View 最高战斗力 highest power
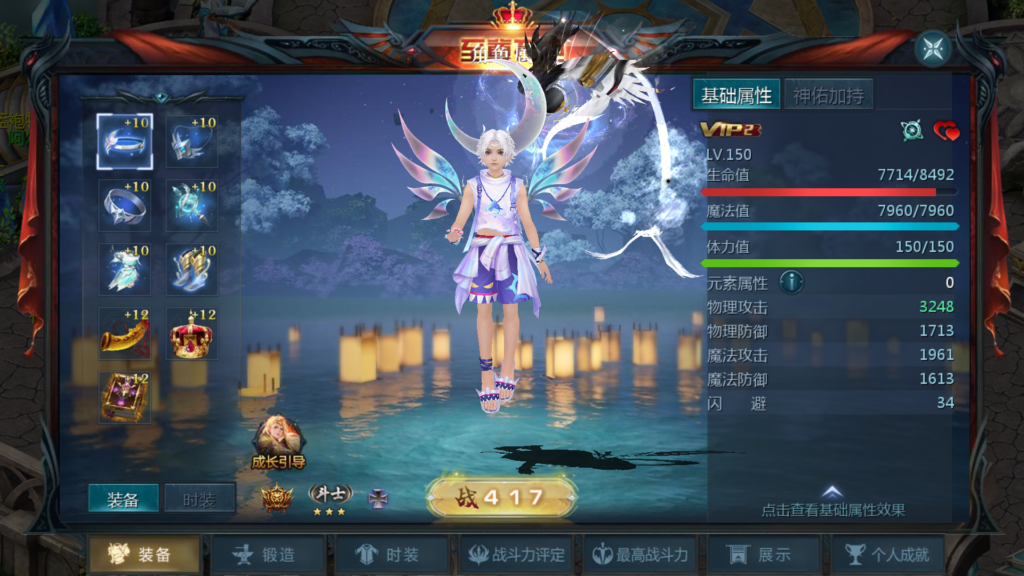 click(640, 555)
